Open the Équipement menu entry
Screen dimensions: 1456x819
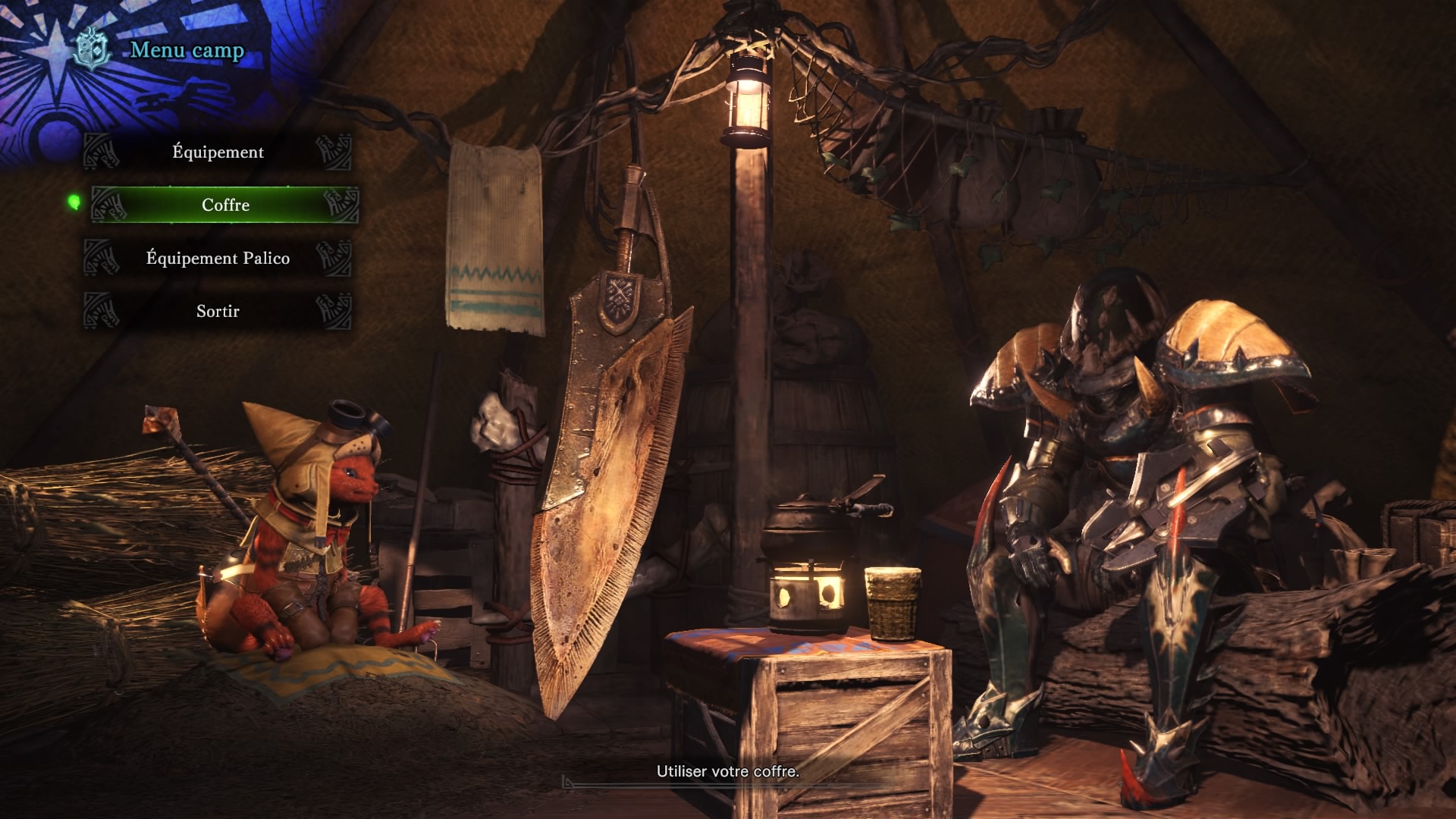(x=218, y=152)
